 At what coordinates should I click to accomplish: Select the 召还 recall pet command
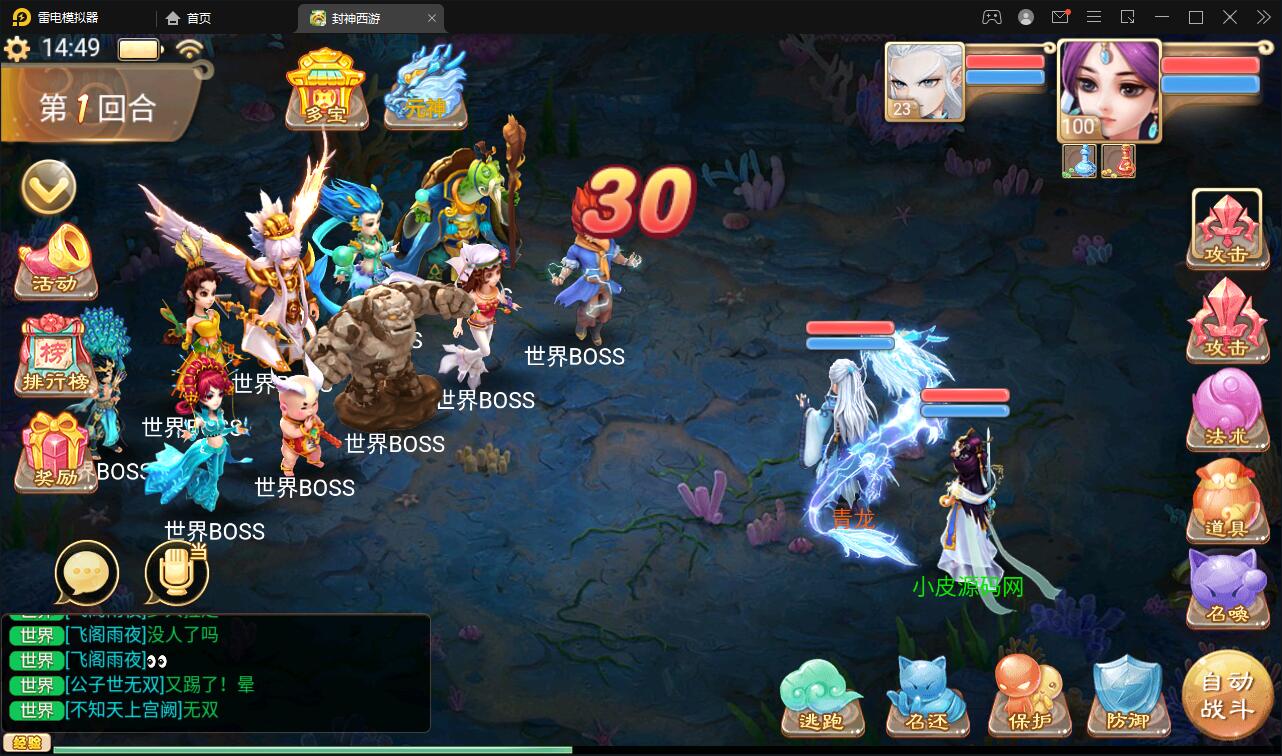(x=926, y=697)
